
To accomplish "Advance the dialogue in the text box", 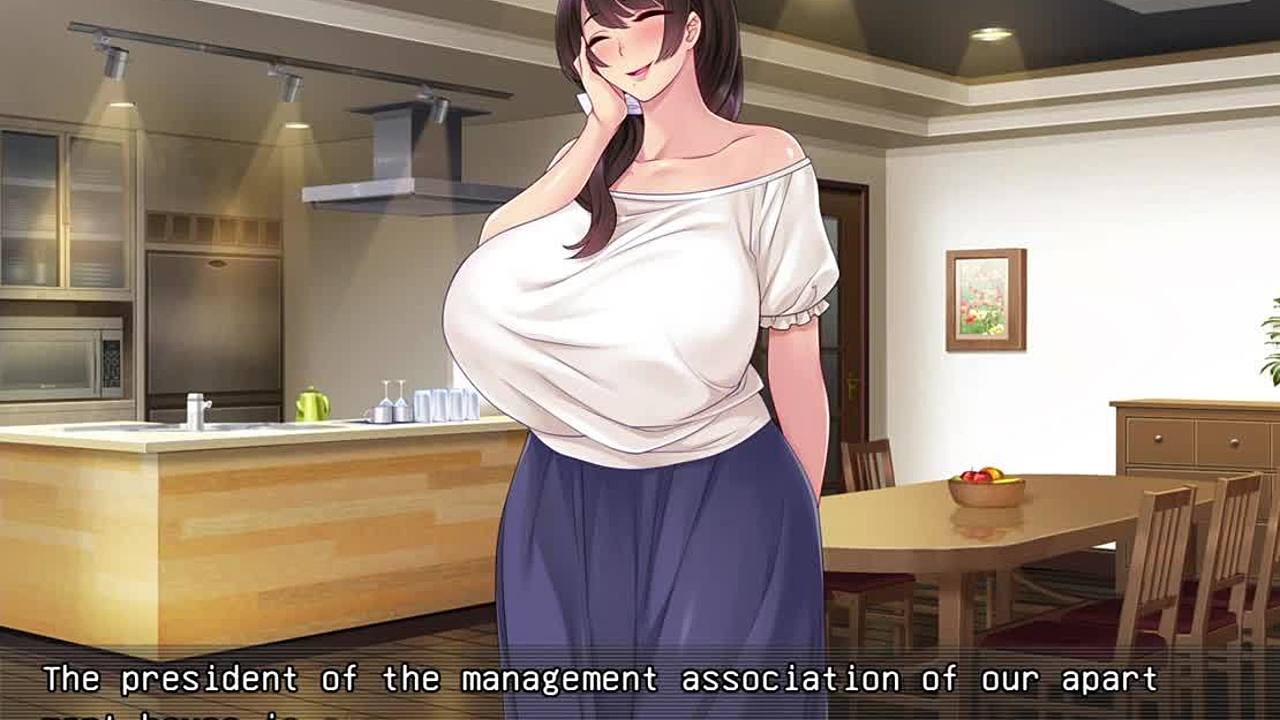I will 640,685.
